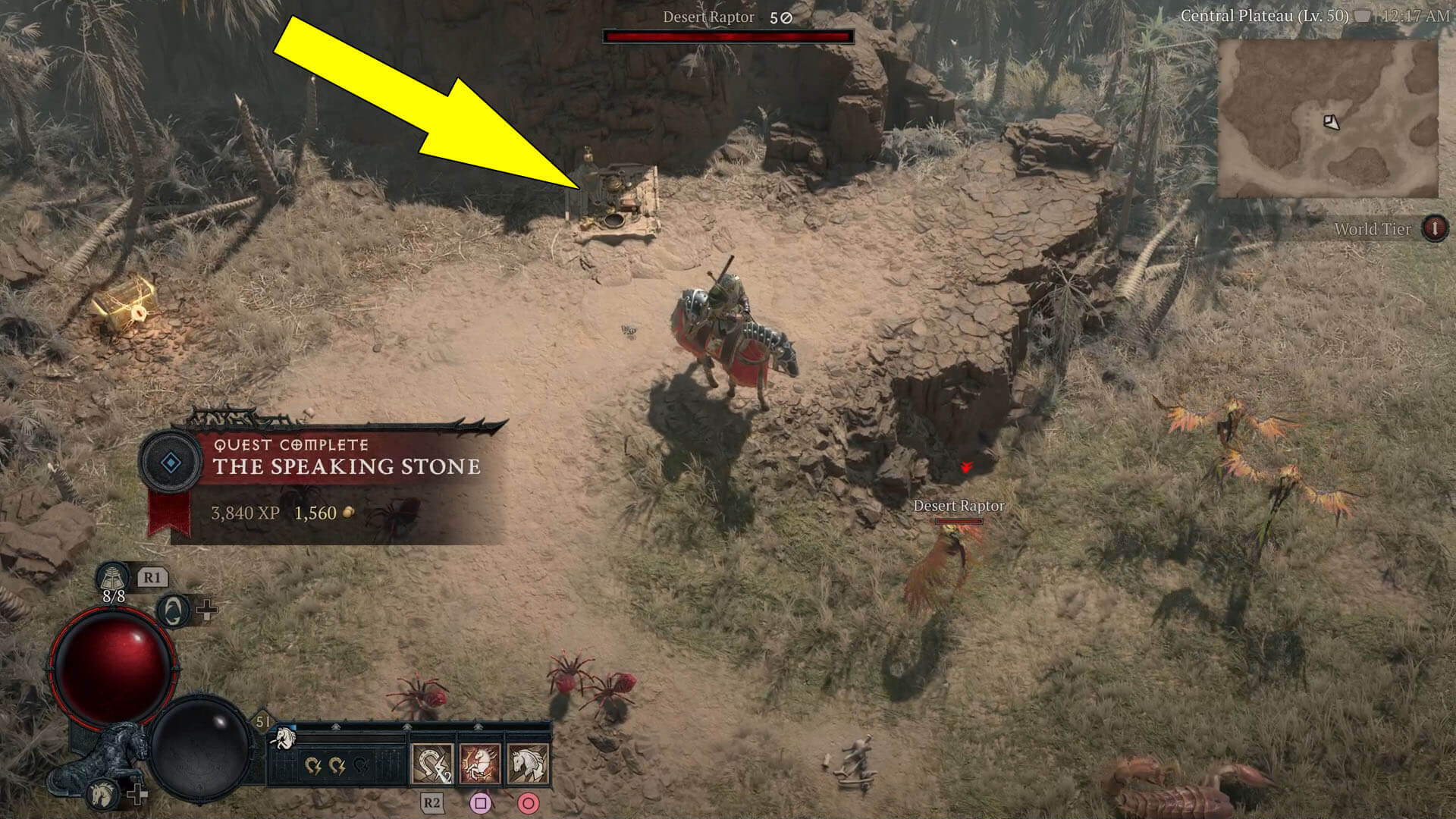The width and height of the screenshot is (1456, 819).
Task: Click the R1 button prompt near the potion
Action: point(155,579)
